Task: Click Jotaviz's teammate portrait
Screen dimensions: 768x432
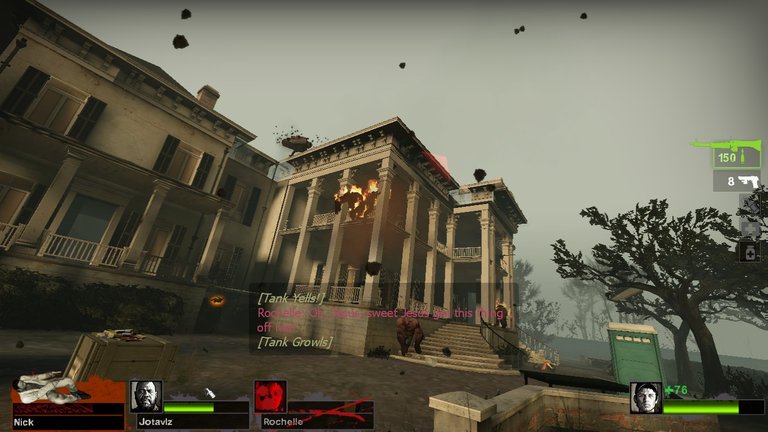Action: coord(146,397)
